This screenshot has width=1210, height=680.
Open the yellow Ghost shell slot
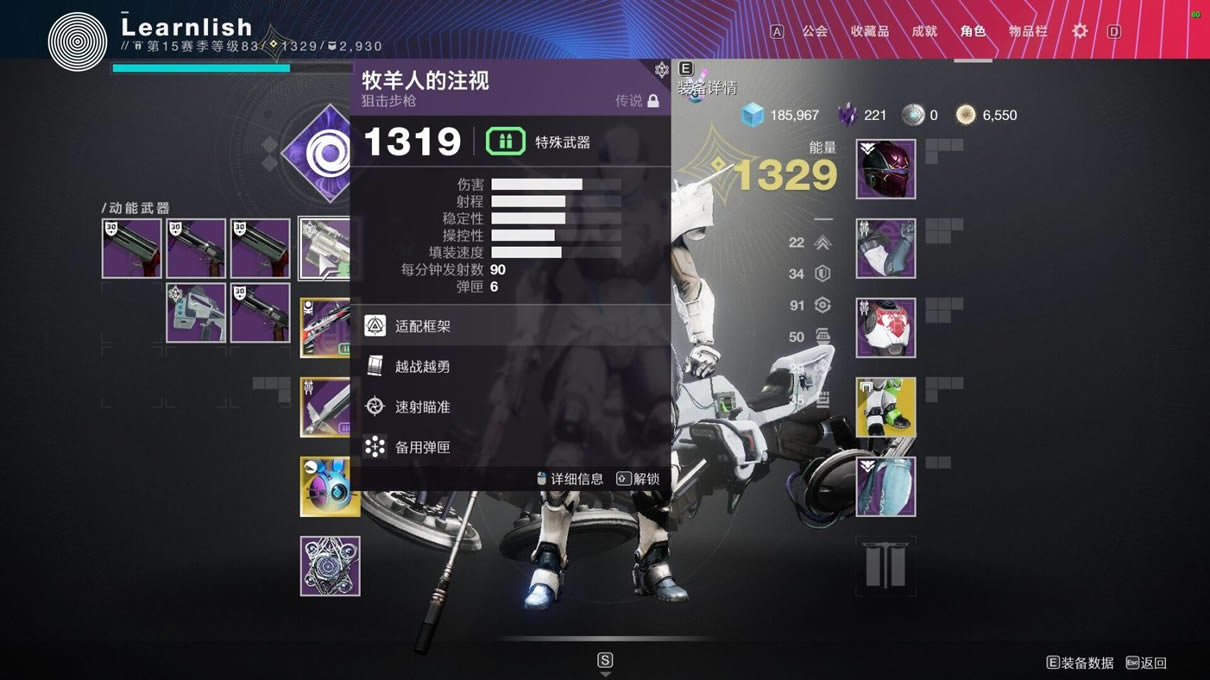pyautogui.click(x=330, y=487)
